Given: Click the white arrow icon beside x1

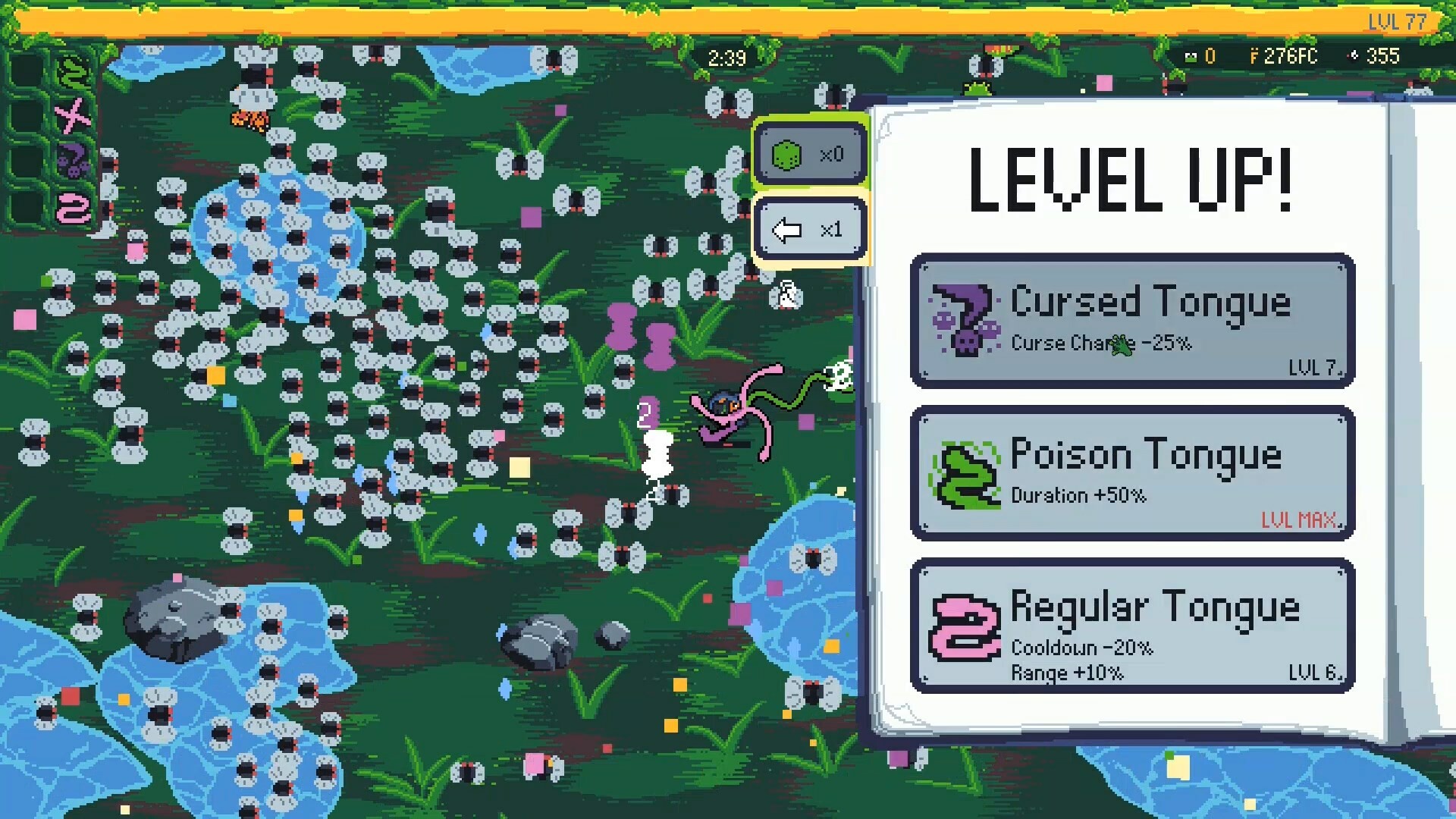Looking at the screenshot, I should click(x=787, y=229).
